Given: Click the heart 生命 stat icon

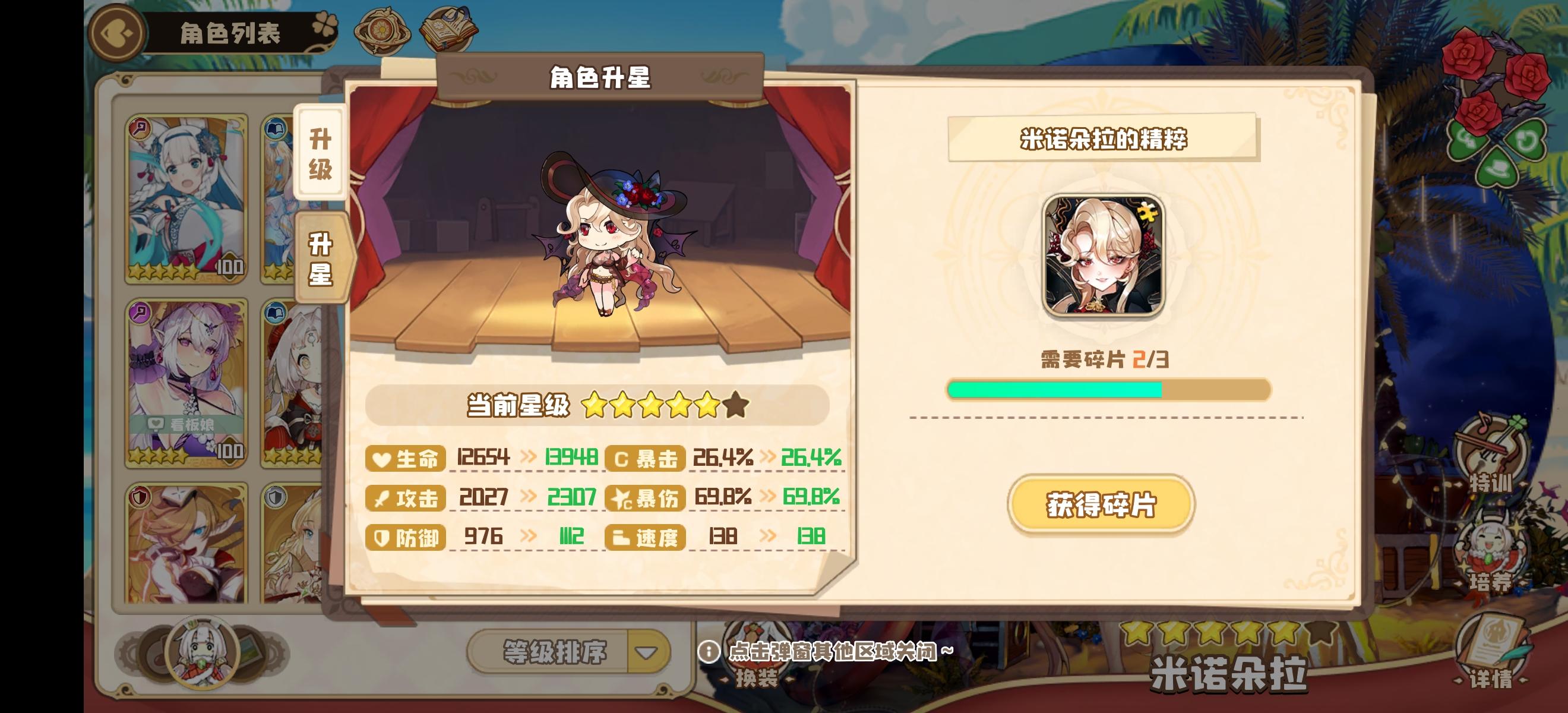Looking at the screenshot, I should pyautogui.click(x=380, y=460).
